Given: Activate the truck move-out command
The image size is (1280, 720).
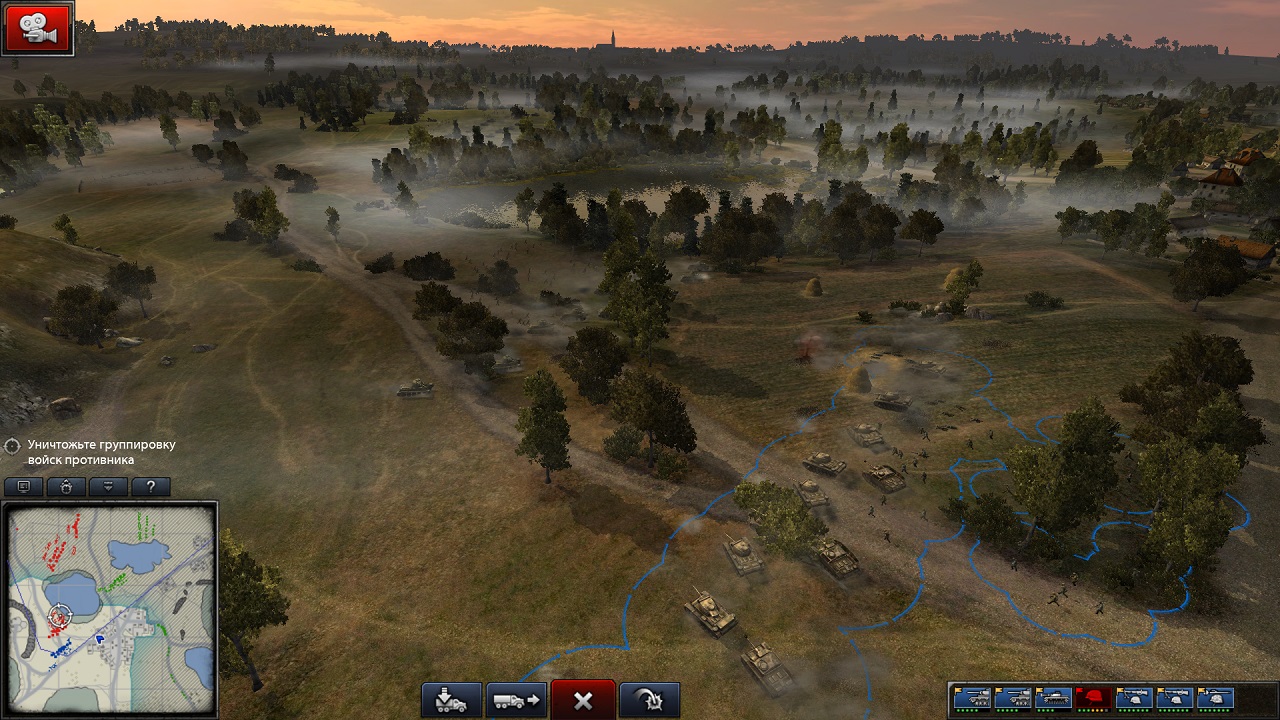Looking at the screenshot, I should [516, 700].
